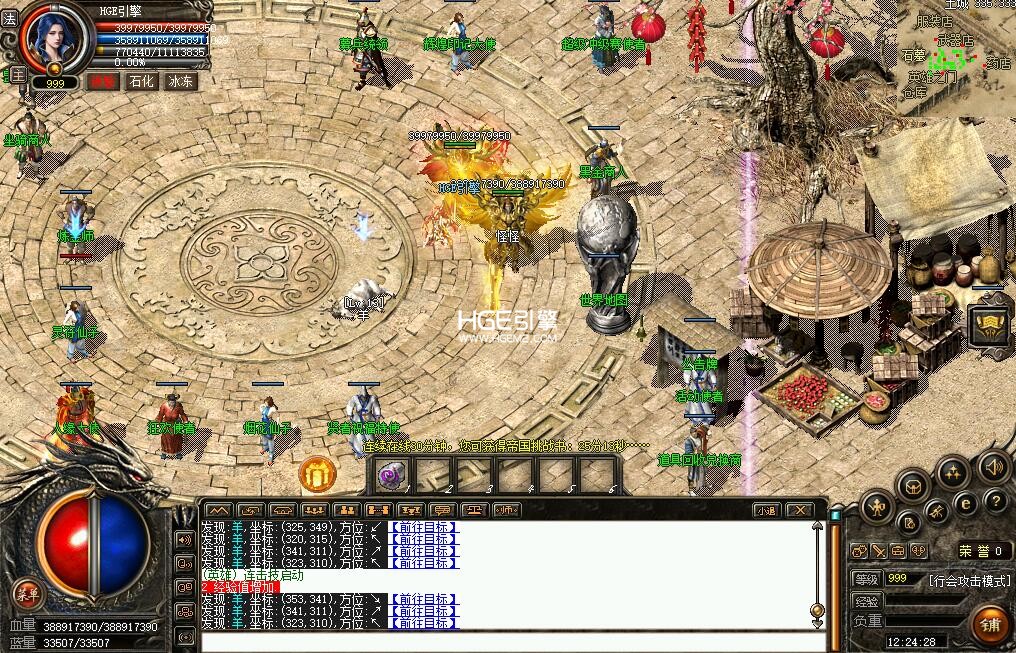Click the 小退 logout button
The width and height of the screenshot is (1016, 653).
pos(765,510)
